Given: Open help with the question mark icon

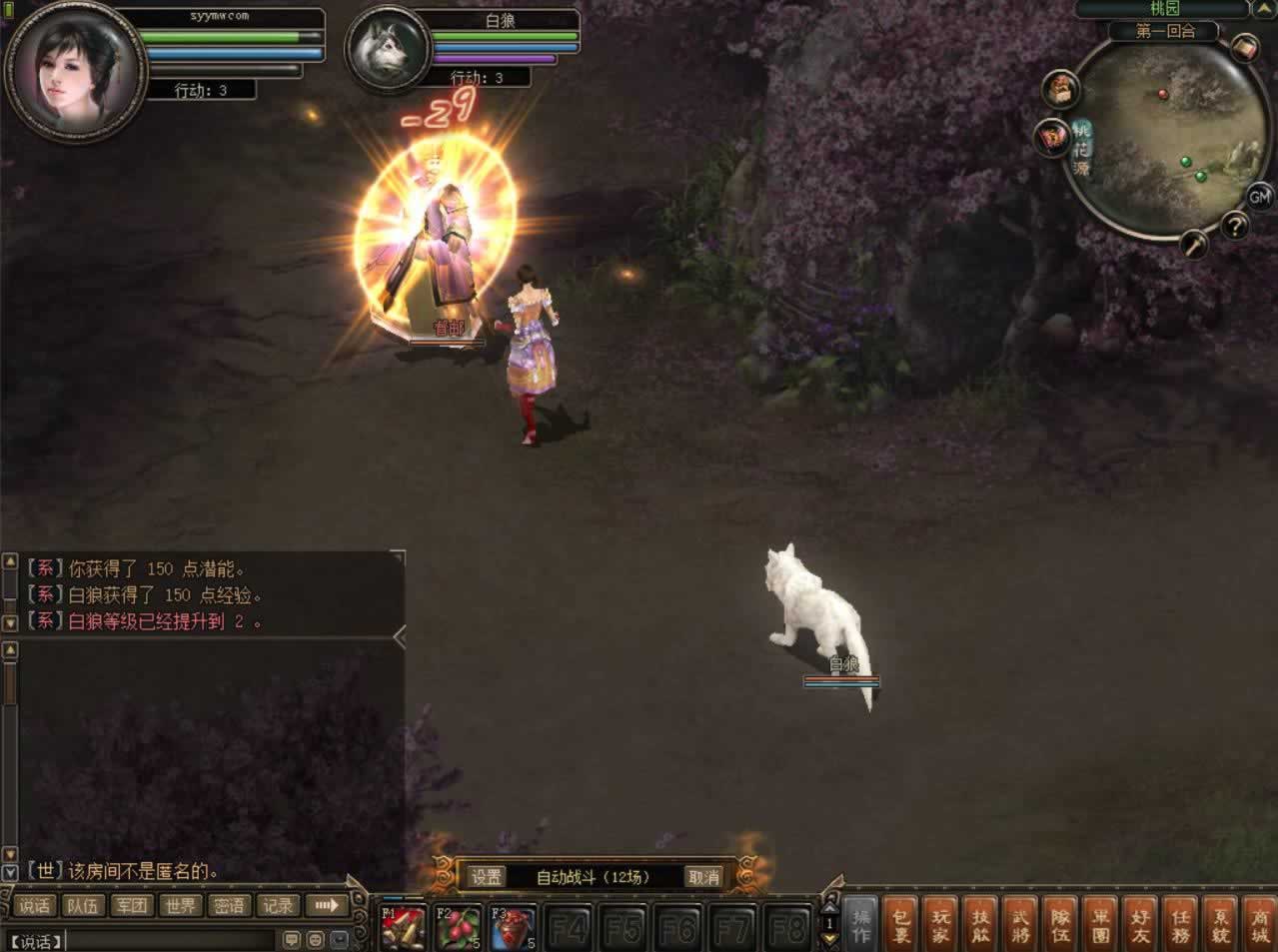Looking at the screenshot, I should coord(1235,227).
